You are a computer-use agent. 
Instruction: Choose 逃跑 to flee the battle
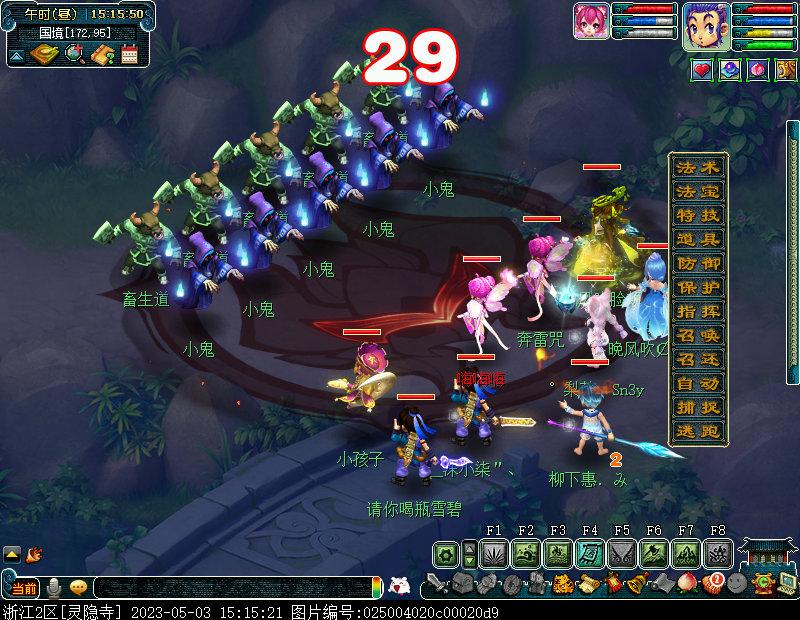pos(697,431)
